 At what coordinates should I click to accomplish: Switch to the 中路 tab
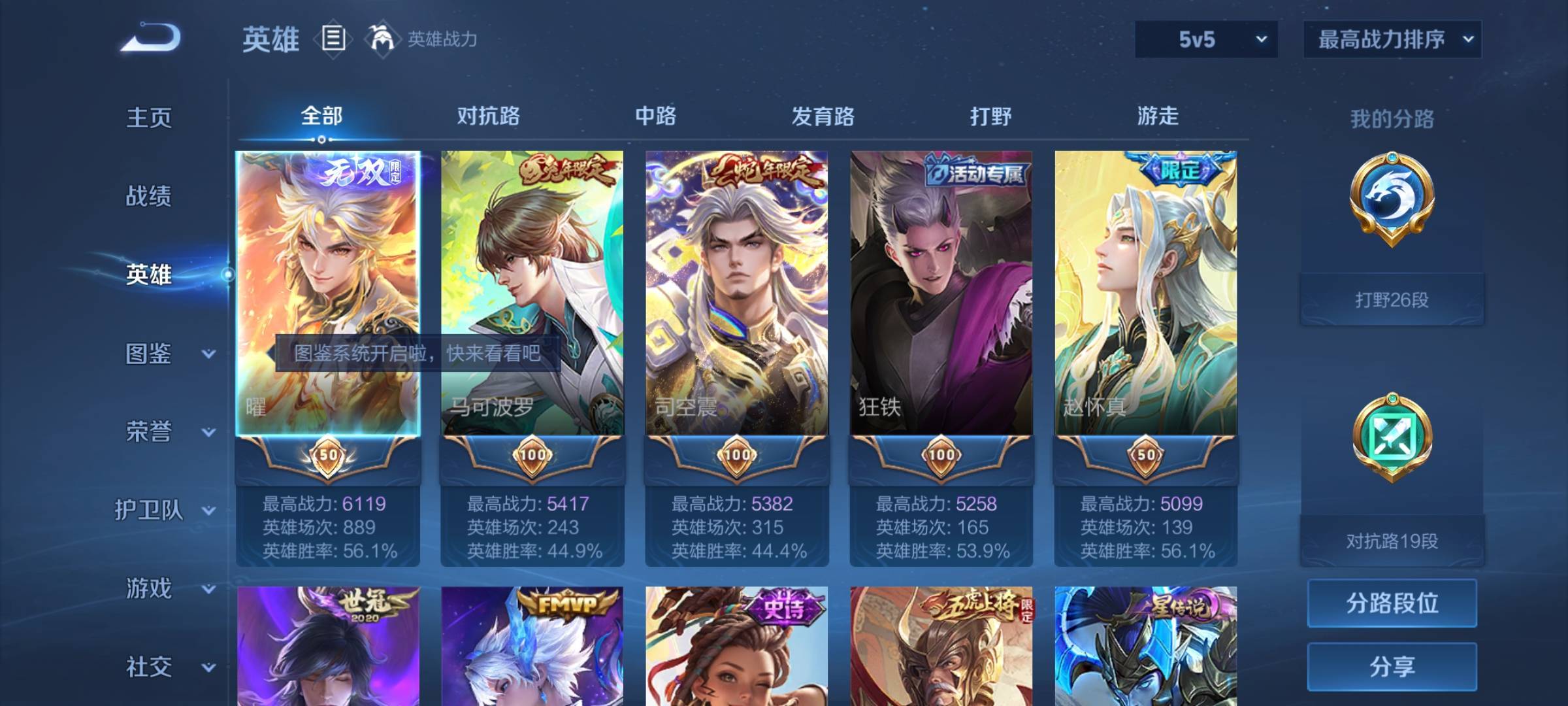click(655, 116)
